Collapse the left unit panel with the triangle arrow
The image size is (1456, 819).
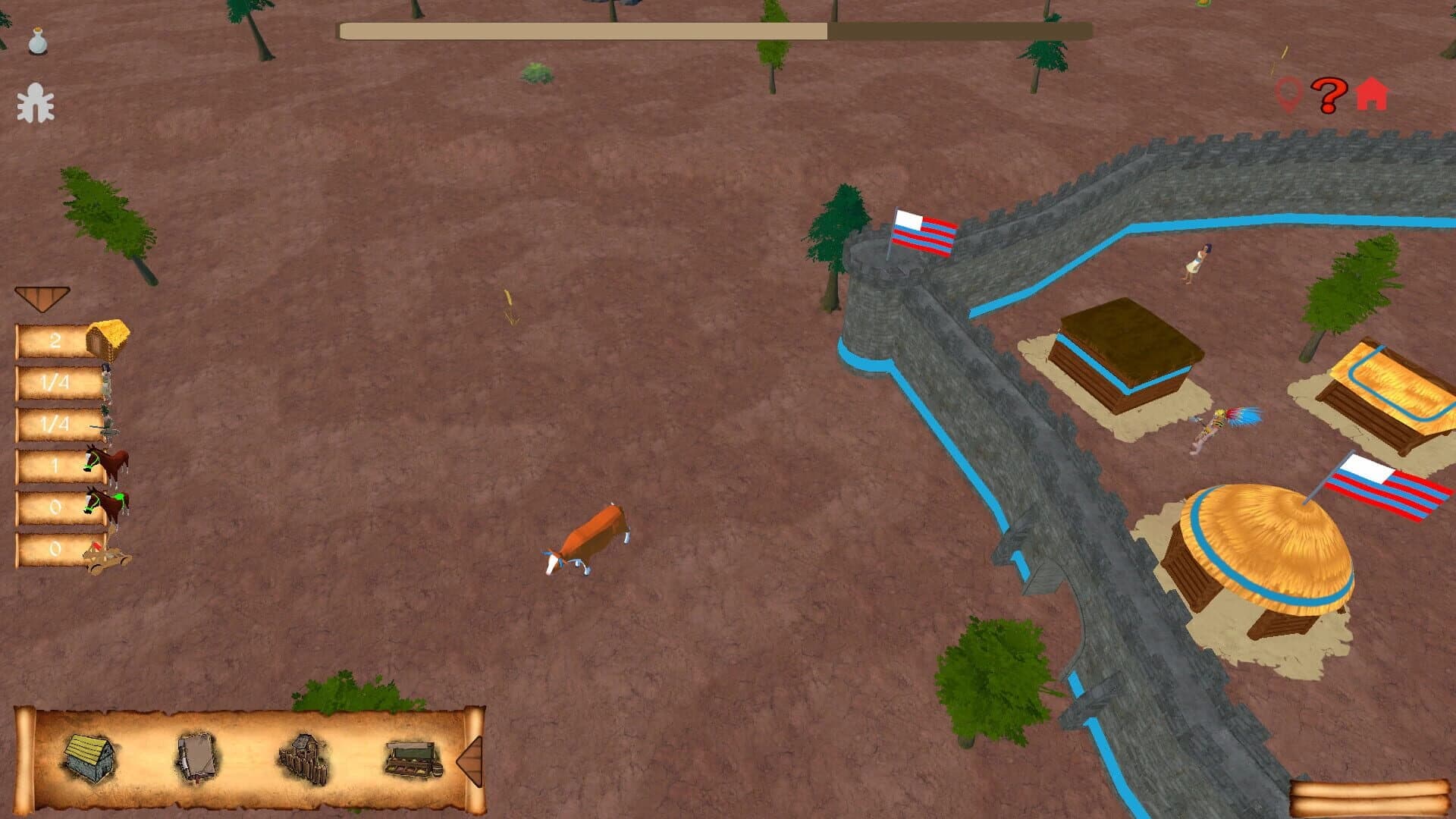coord(43,296)
